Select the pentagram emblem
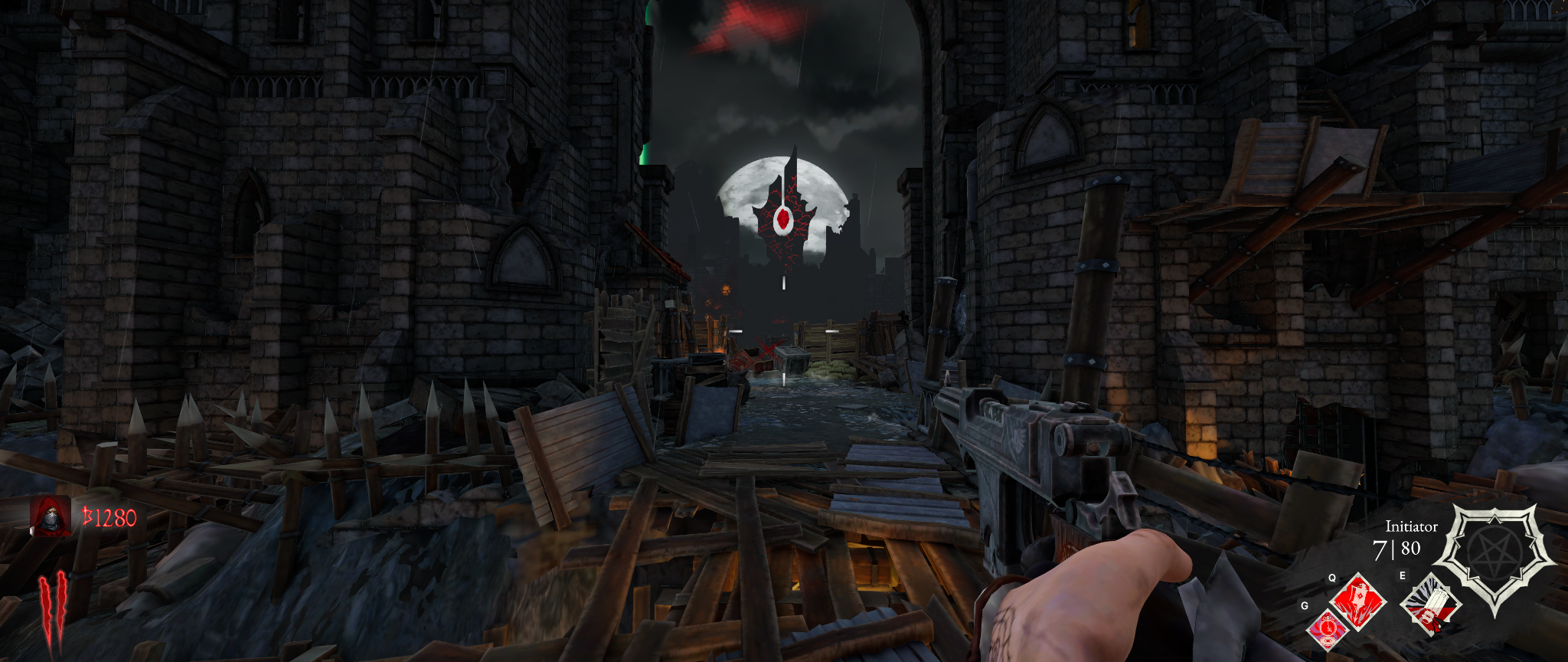Screen dimensions: 1568x662 coord(1494,555)
